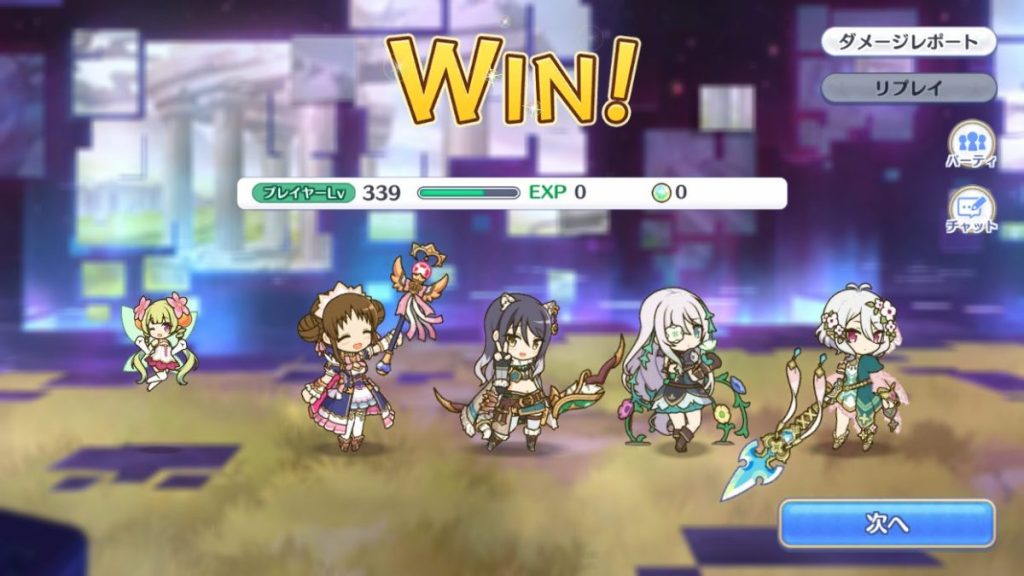Continue with the 次へ button
The width and height of the screenshot is (1024, 576).
(887, 523)
